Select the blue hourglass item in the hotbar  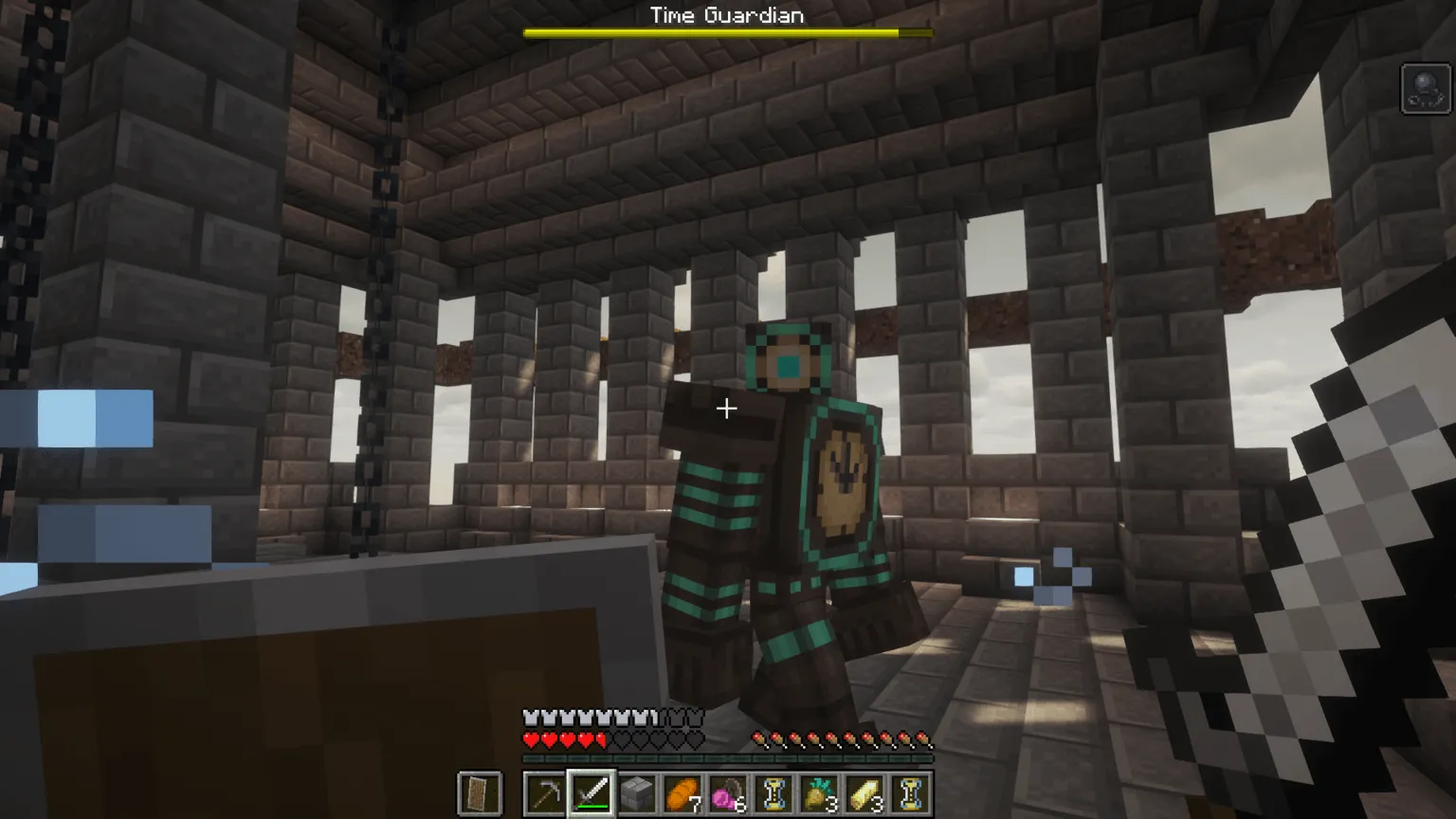[x=775, y=794]
